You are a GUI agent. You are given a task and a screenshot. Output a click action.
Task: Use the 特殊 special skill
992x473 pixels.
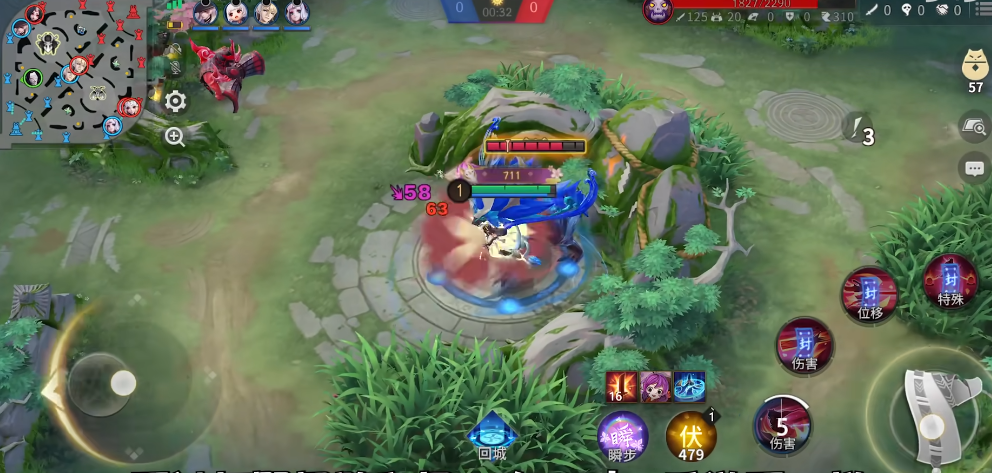click(950, 281)
